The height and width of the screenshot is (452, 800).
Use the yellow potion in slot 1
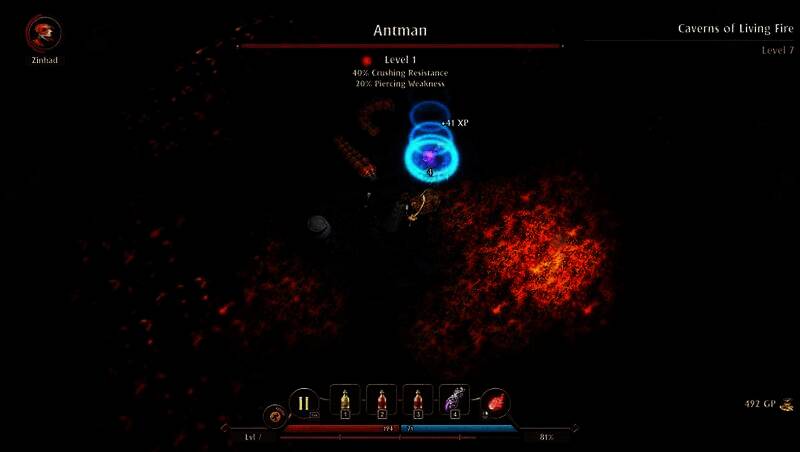pyautogui.click(x=345, y=401)
